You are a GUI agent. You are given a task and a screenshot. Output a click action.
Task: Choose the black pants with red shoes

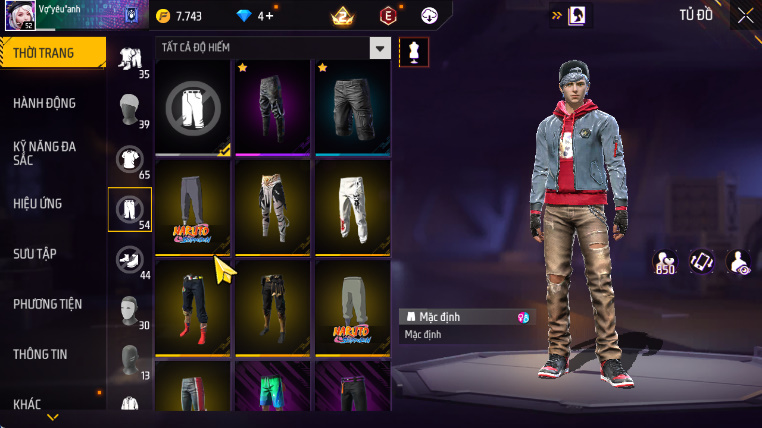[194, 307]
